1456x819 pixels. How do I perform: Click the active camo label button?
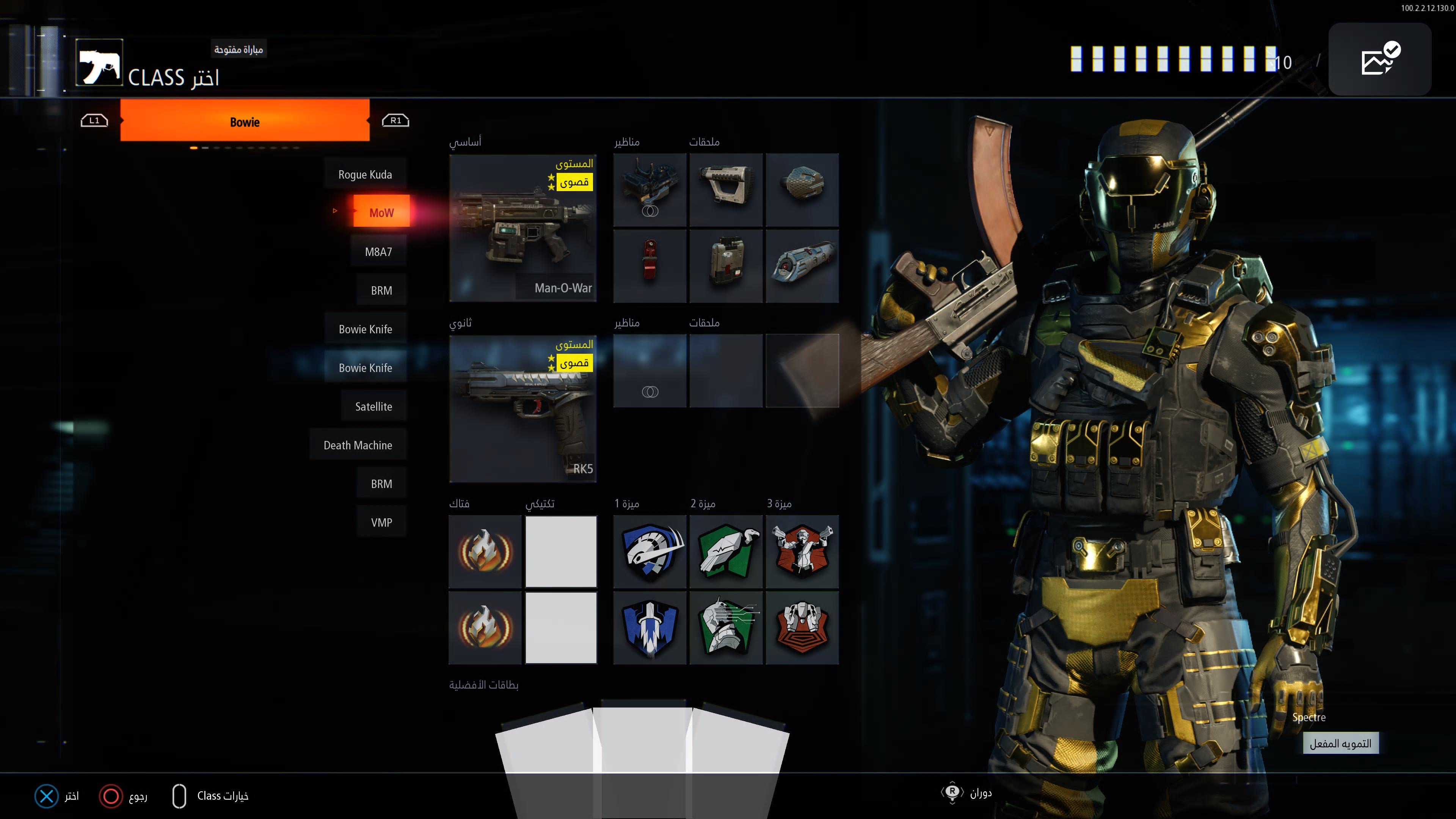tap(1340, 743)
